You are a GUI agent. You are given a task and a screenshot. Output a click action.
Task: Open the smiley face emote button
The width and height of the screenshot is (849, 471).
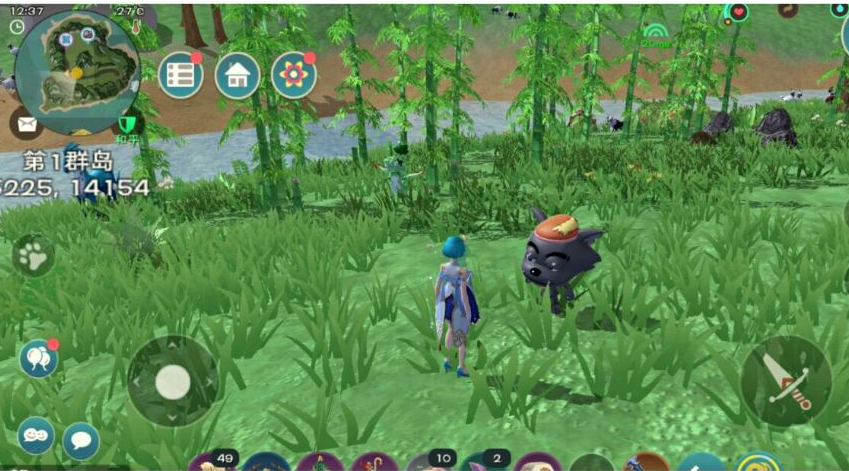click(x=36, y=435)
